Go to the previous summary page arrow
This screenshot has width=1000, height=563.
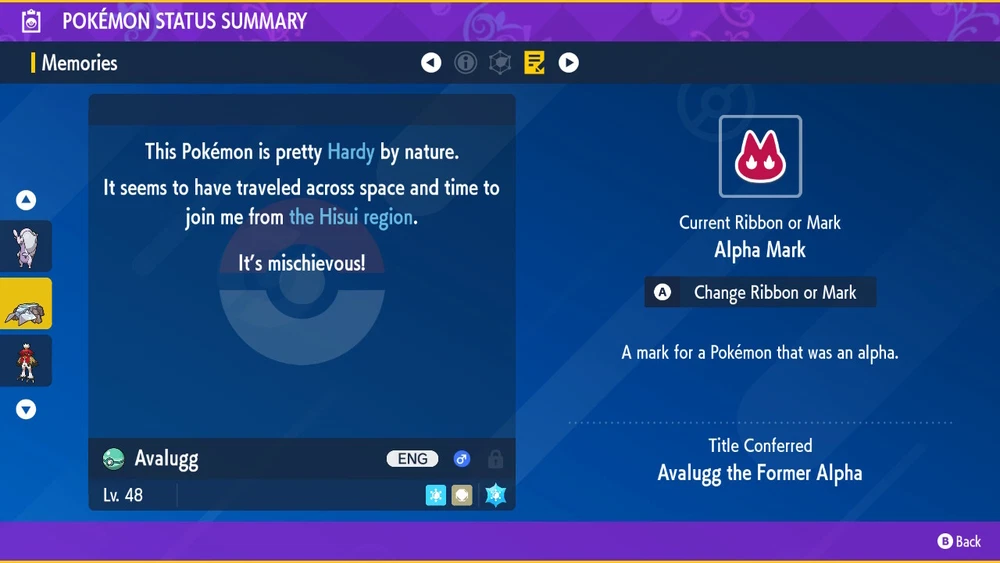[431, 63]
